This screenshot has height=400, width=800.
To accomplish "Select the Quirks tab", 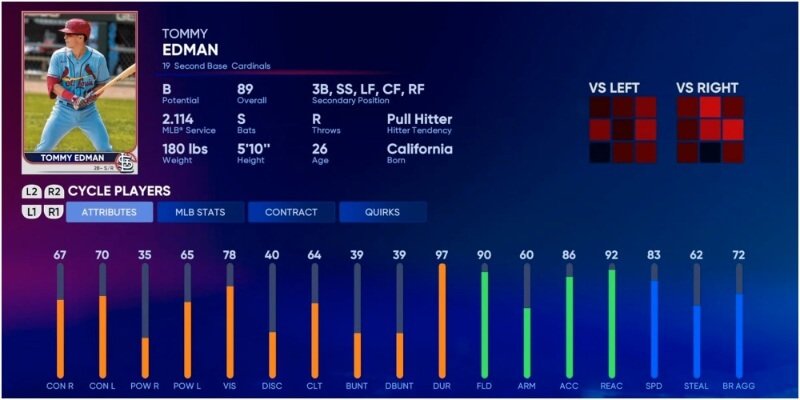I will [382, 212].
